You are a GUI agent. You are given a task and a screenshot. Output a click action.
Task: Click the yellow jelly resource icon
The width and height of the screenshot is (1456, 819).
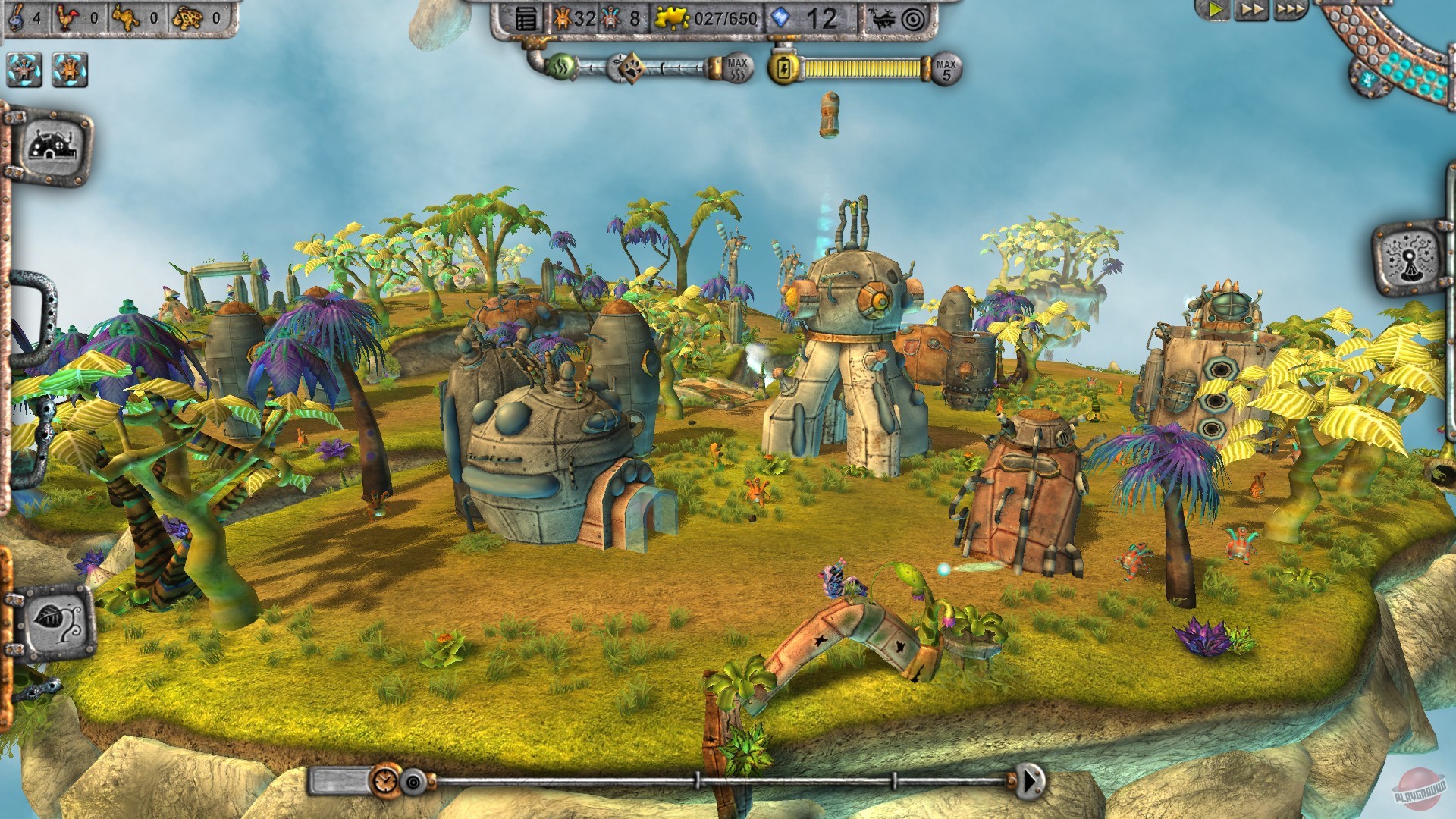pos(672,18)
